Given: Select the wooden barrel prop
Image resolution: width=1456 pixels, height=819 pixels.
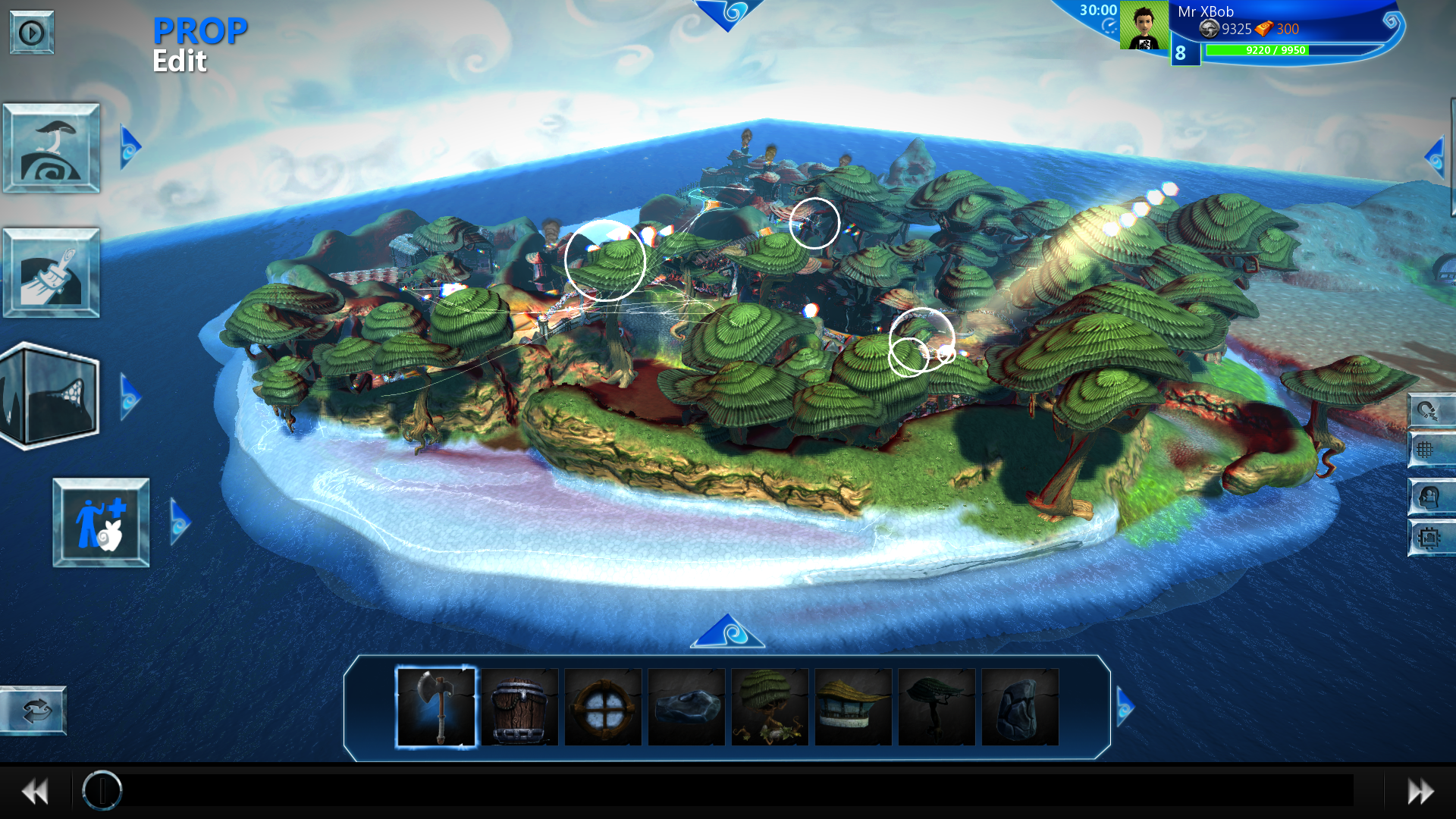Looking at the screenshot, I should 519,707.
